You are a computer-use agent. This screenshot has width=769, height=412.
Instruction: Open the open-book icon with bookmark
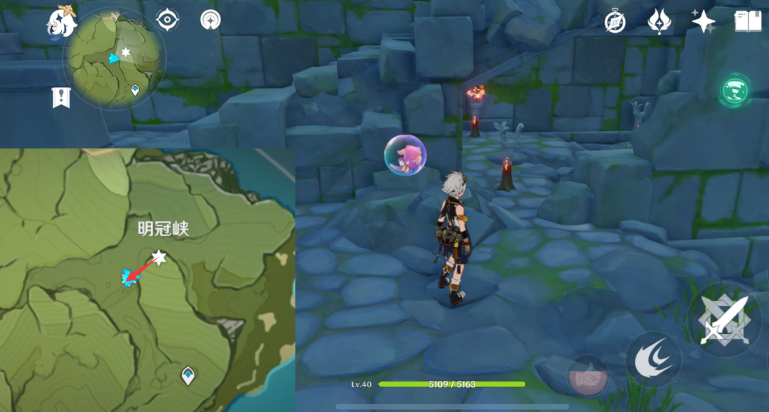[x=747, y=21]
